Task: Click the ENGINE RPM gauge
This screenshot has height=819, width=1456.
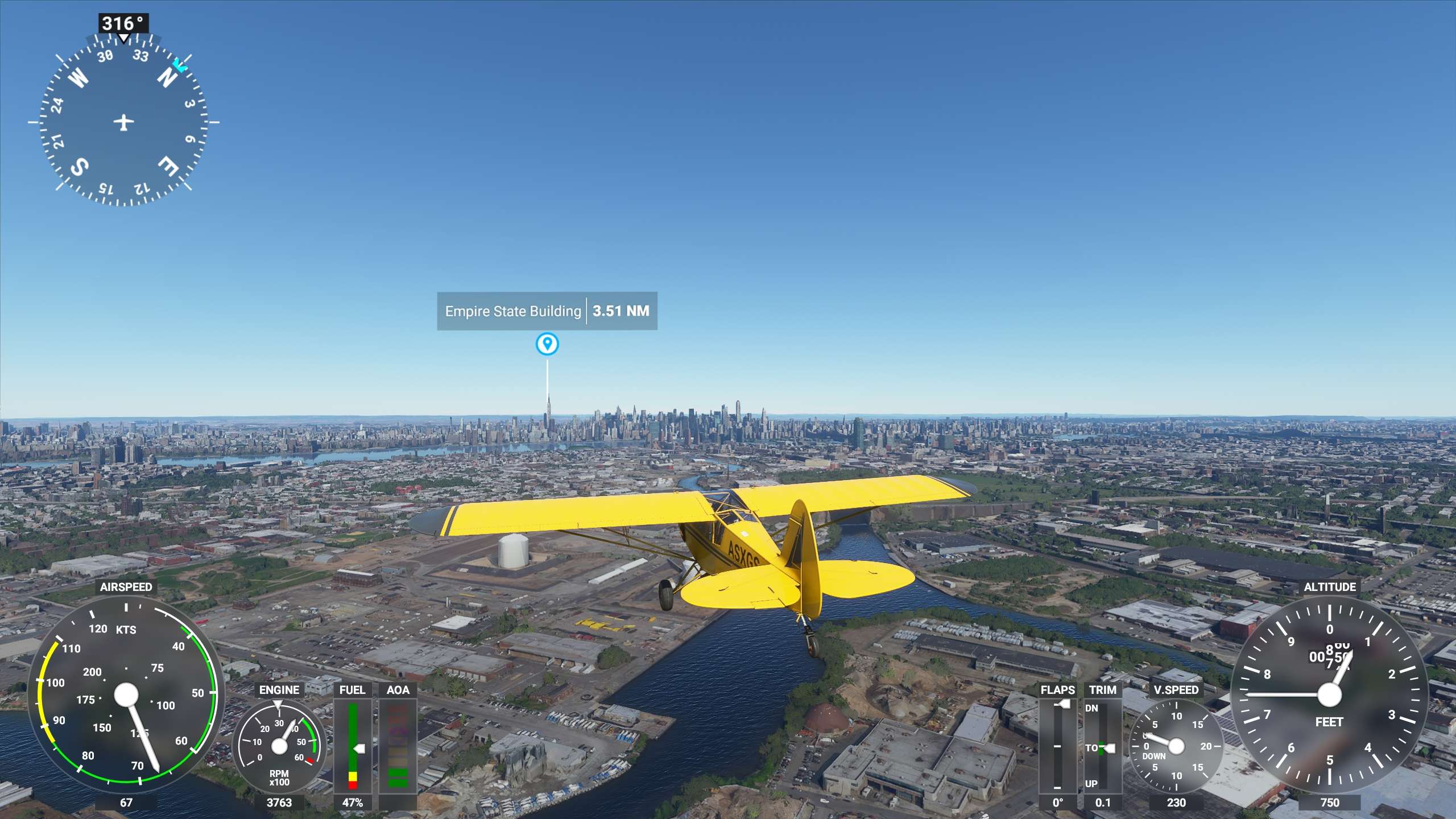Action: (280, 745)
